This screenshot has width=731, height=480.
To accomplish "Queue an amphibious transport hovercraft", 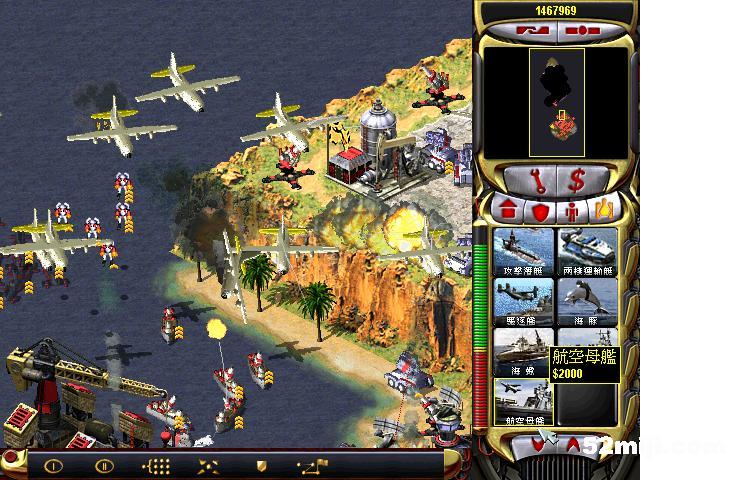I will point(587,251).
